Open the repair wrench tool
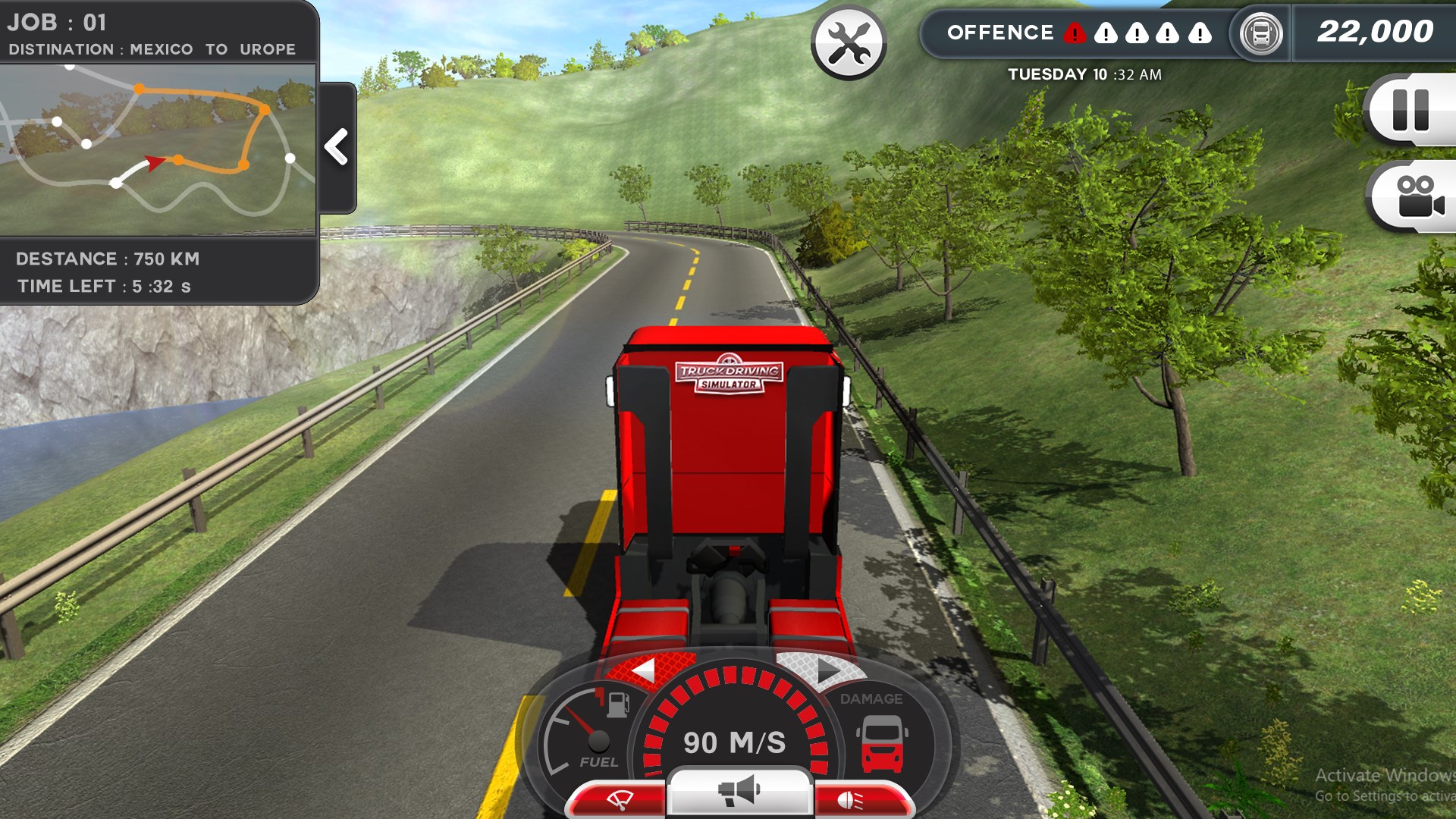The image size is (1456, 819). pyautogui.click(x=849, y=42)
